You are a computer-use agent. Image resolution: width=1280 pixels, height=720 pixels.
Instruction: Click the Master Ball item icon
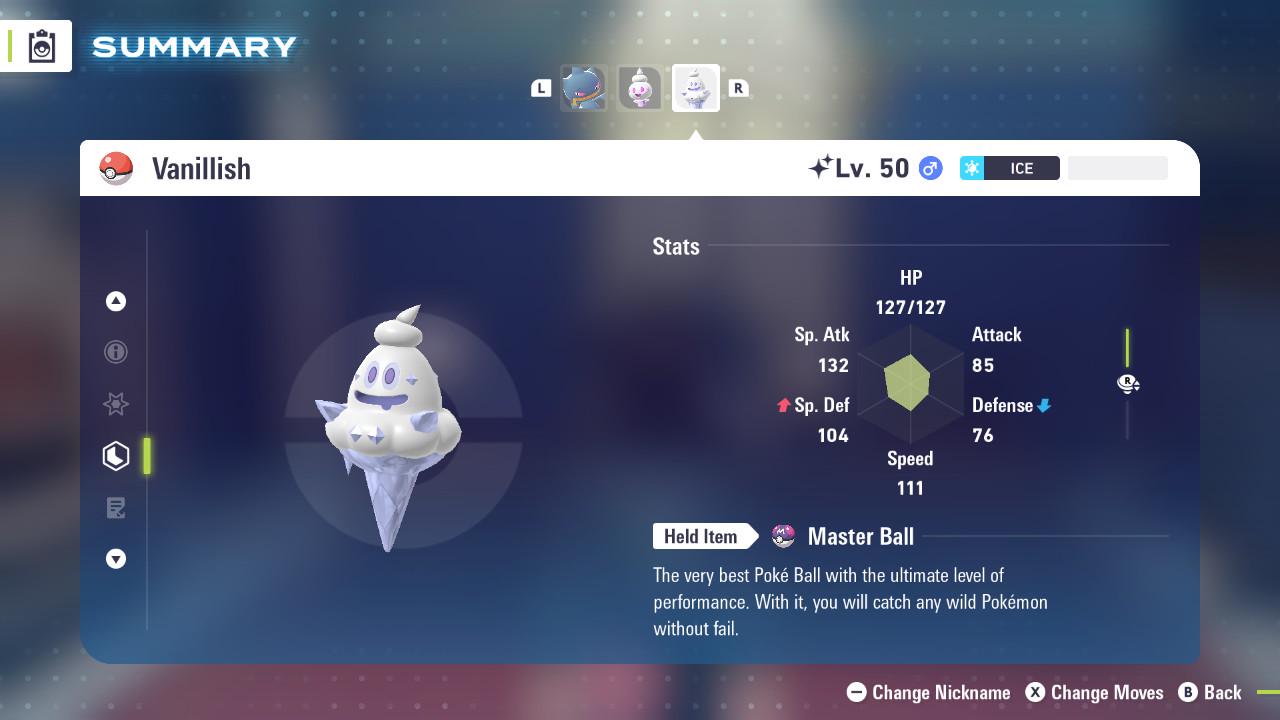pos(782,537)
